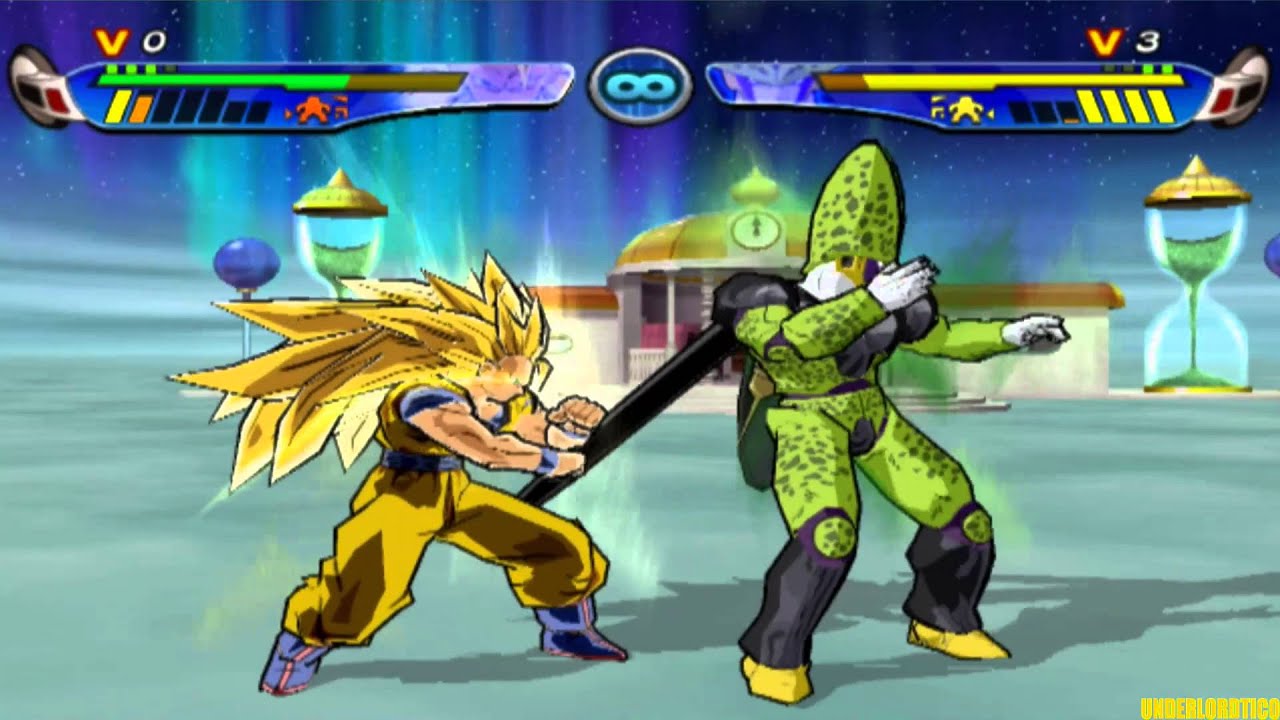Image resolution: width=1280 pixels, height=720 pixels.
Task: Click the small arrow beside Goku's status icon
Action: point(288,113)
